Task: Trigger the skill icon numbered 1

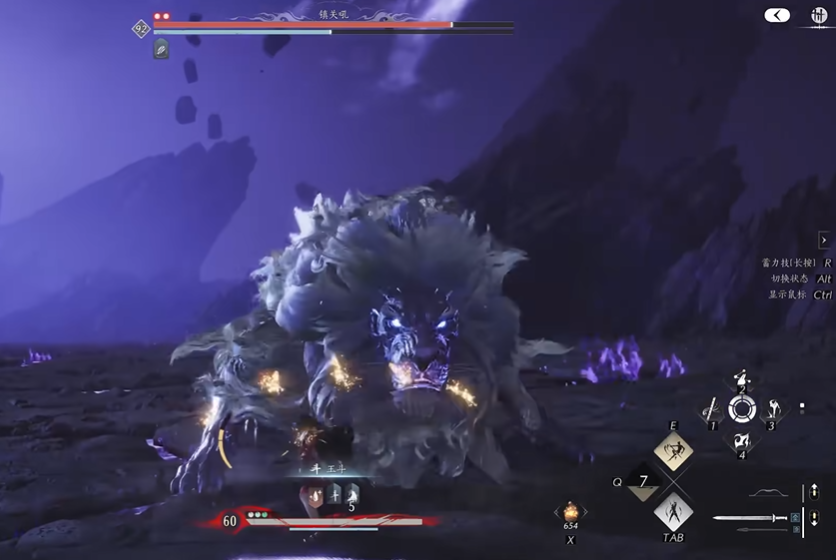Action: pyautogui.click(x=712, y=409)
